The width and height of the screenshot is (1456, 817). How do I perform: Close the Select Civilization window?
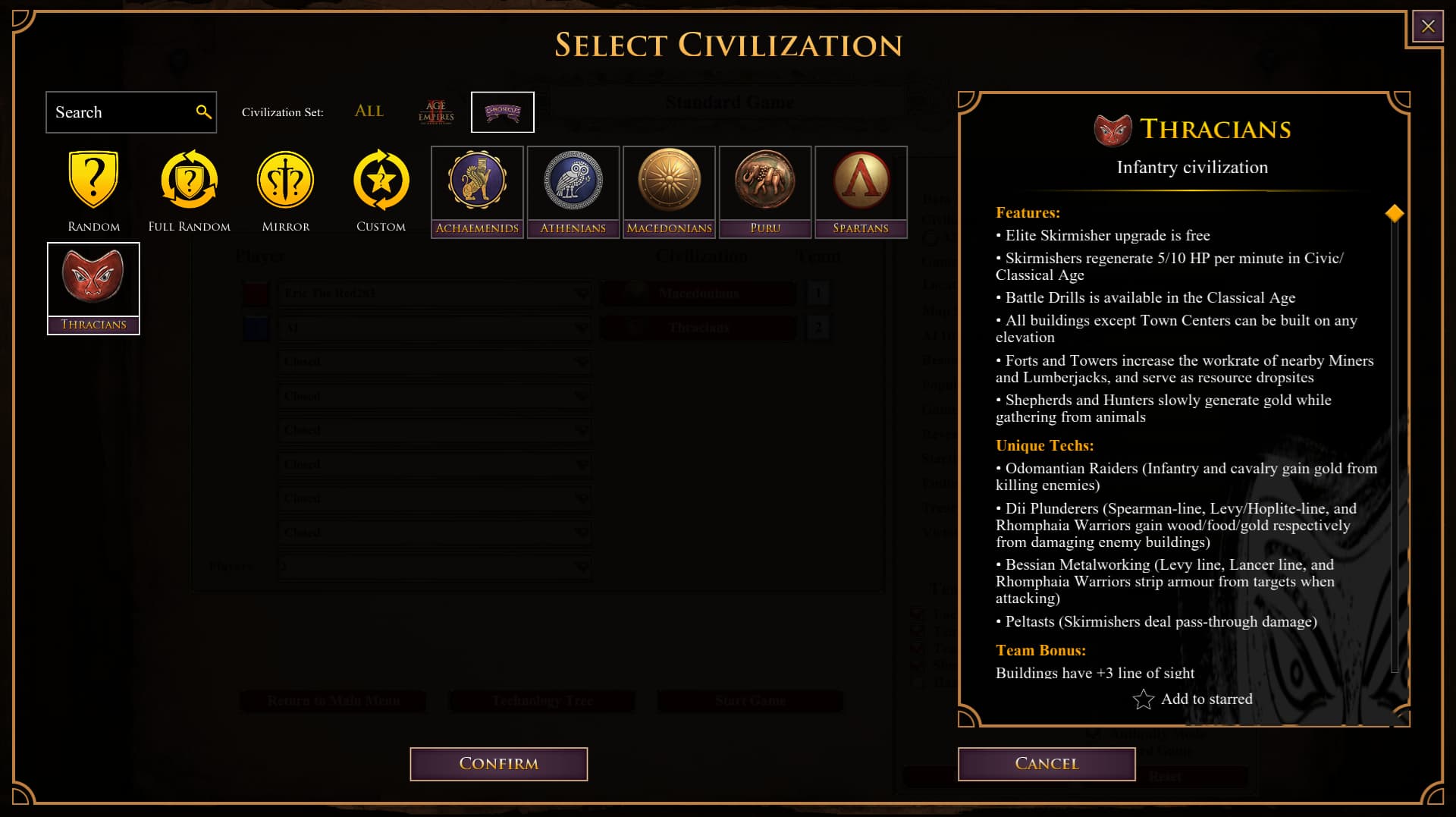(1427, 27)
